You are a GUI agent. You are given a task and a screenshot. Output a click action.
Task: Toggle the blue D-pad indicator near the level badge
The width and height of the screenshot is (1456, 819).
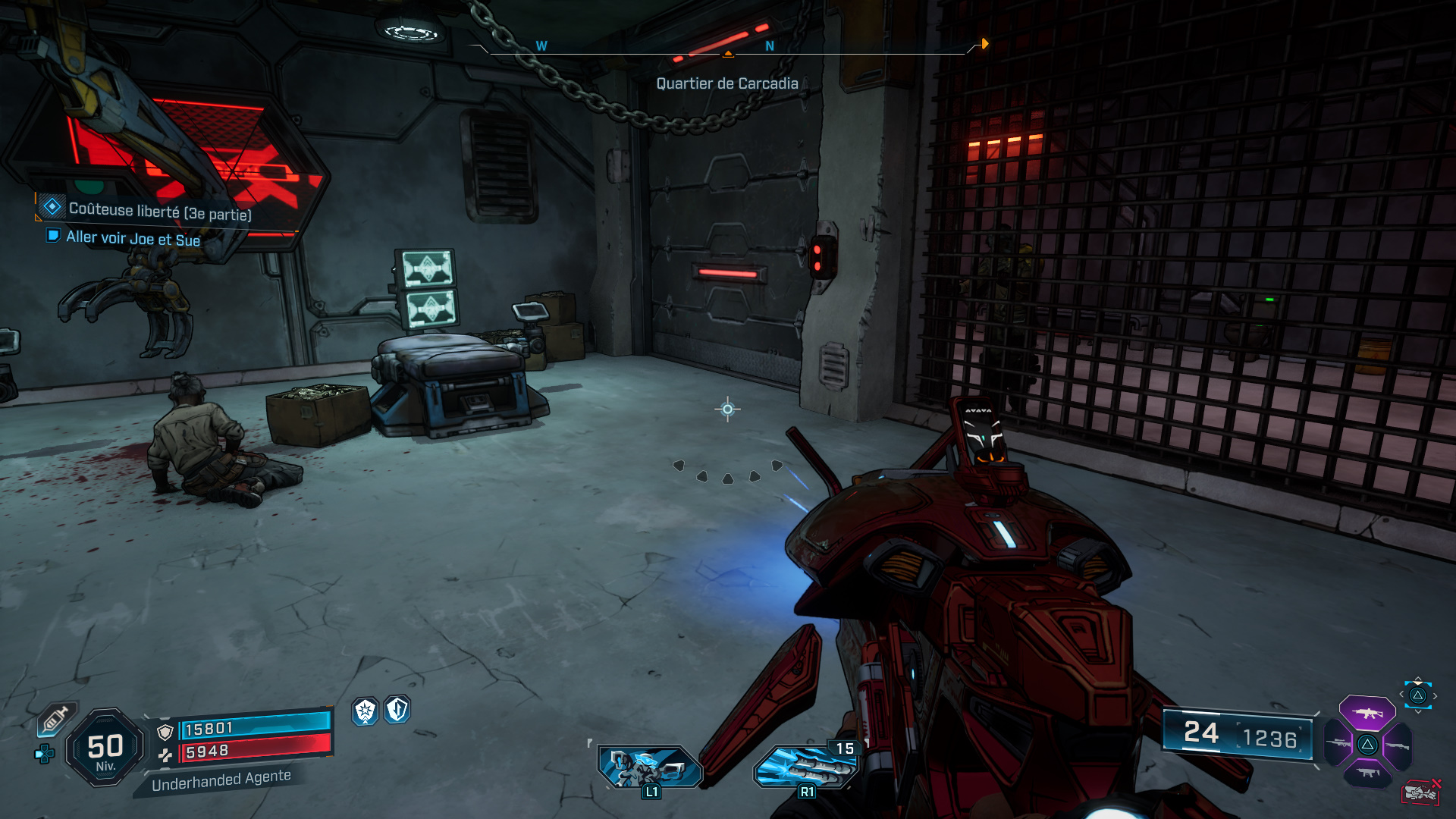click(43, 755)
